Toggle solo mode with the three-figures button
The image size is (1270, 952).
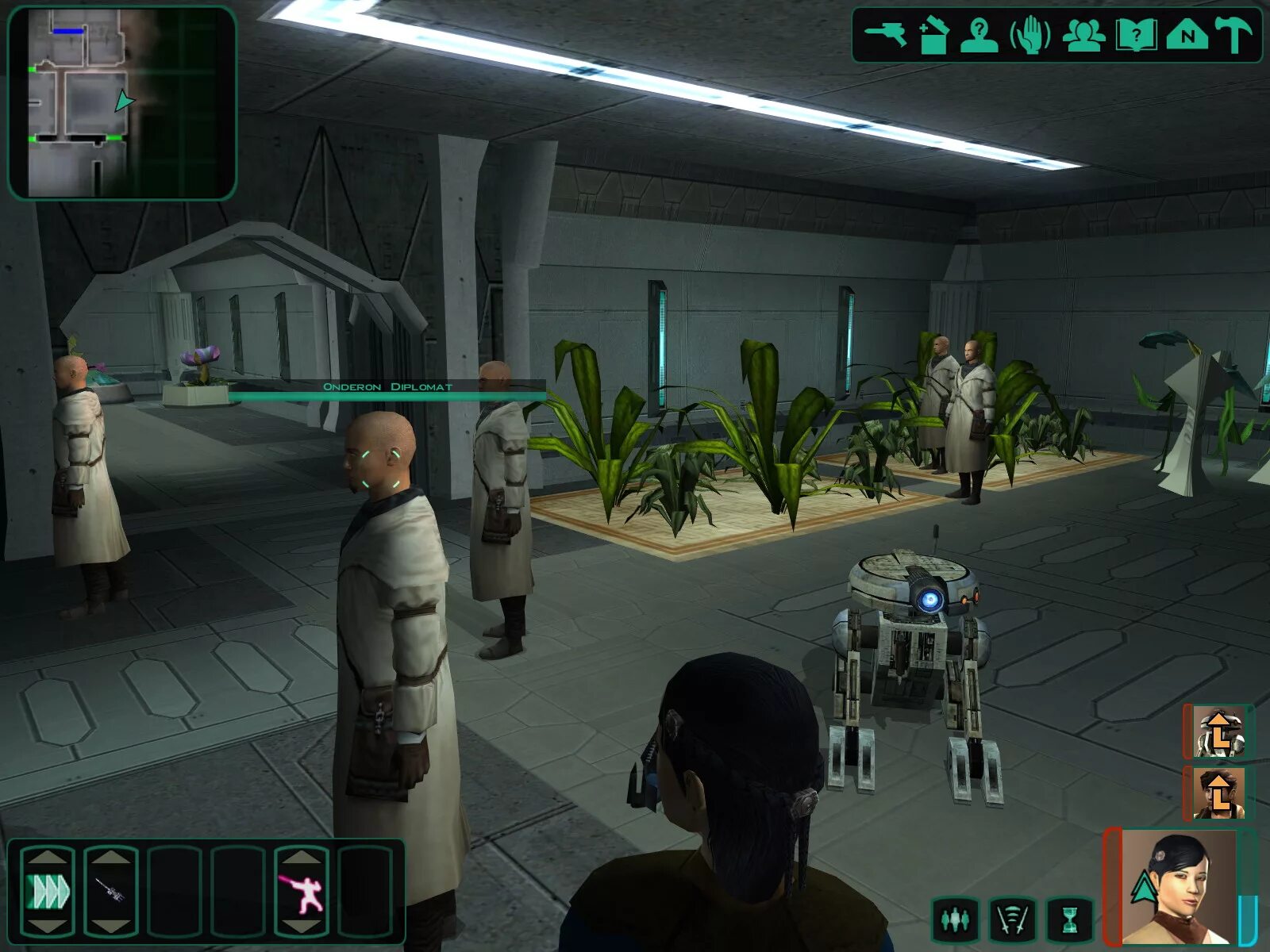click(955, 920)
